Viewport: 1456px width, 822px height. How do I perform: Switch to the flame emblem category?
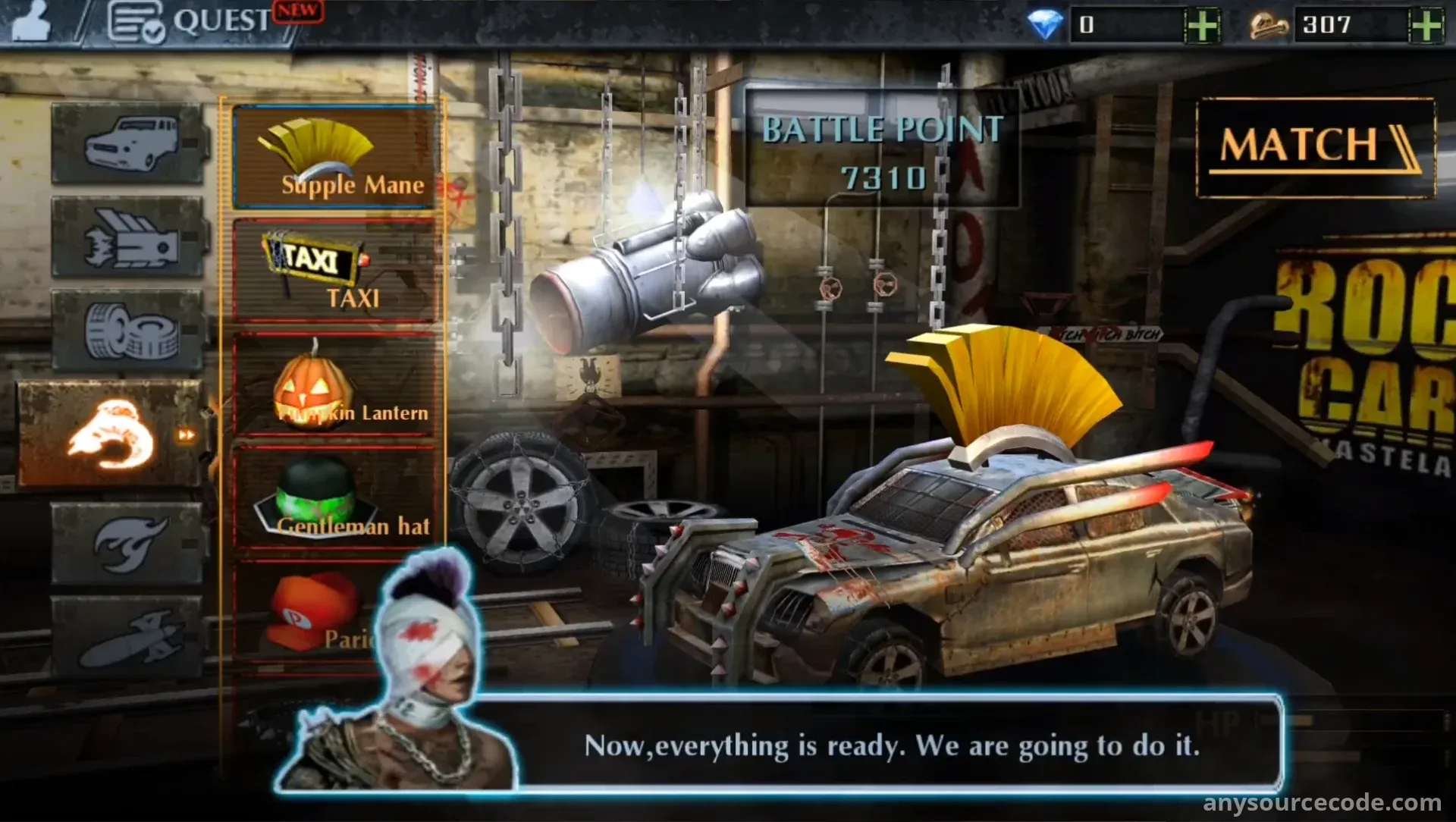point(128,543)
